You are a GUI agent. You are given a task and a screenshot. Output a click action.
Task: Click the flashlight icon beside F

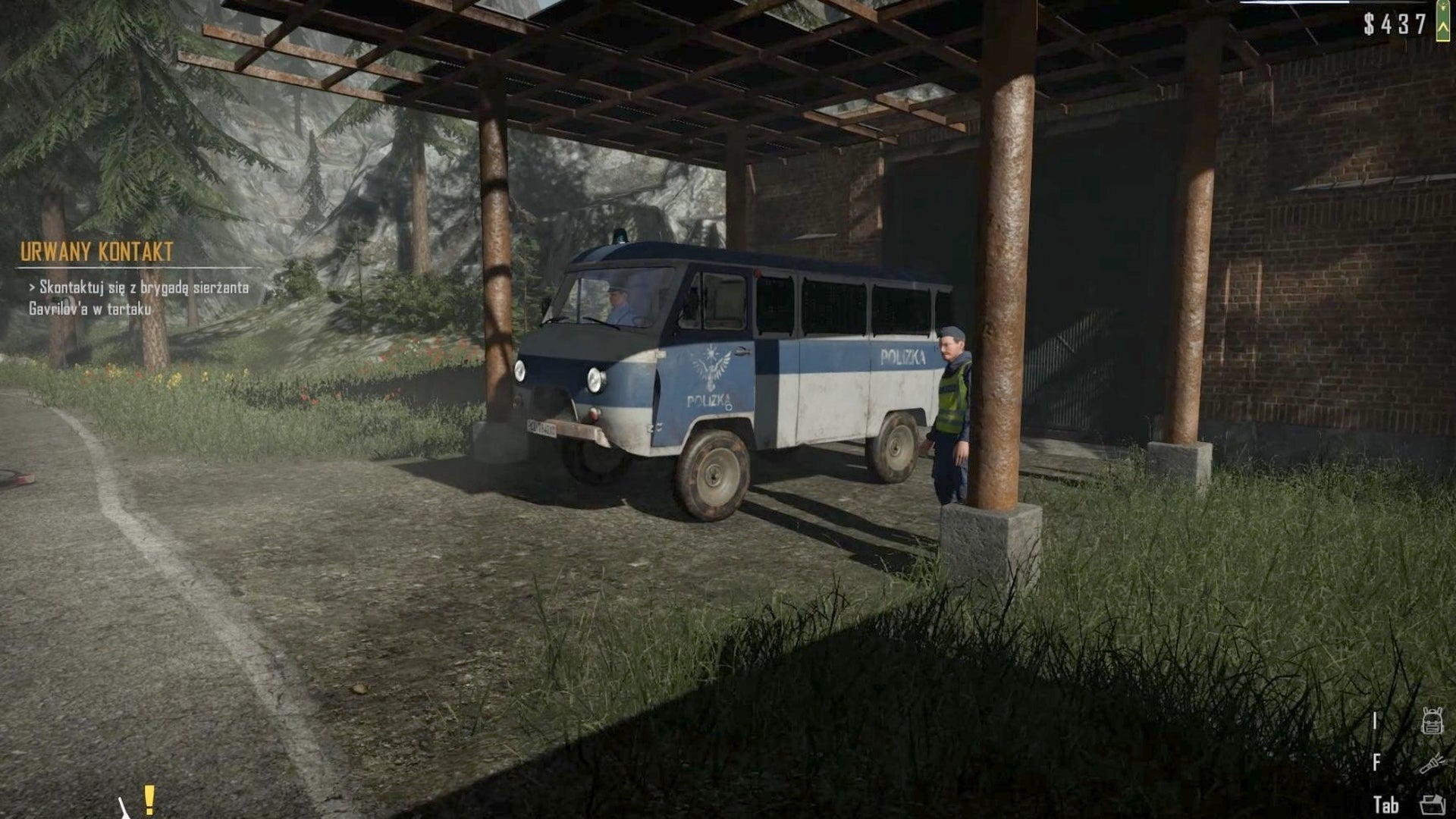(1432, 764)
